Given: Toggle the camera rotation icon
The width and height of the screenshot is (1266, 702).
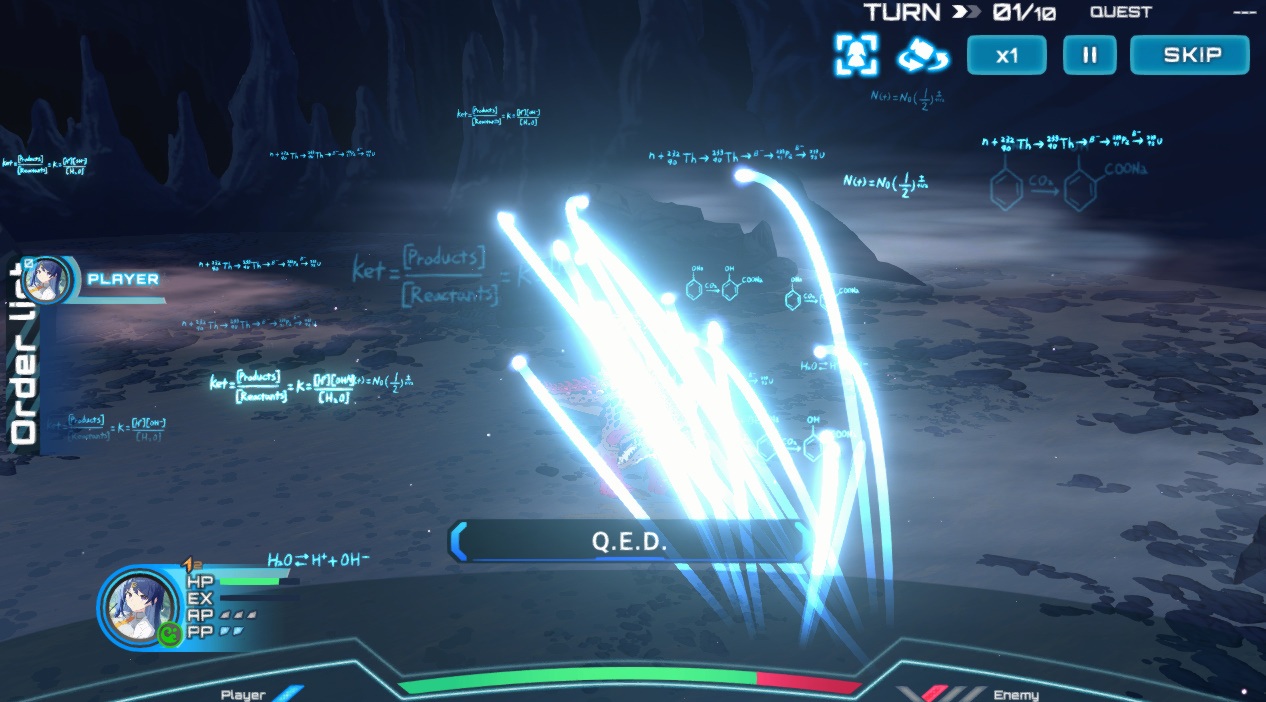Looking at the screenshot, I should (x=922, y=55).
